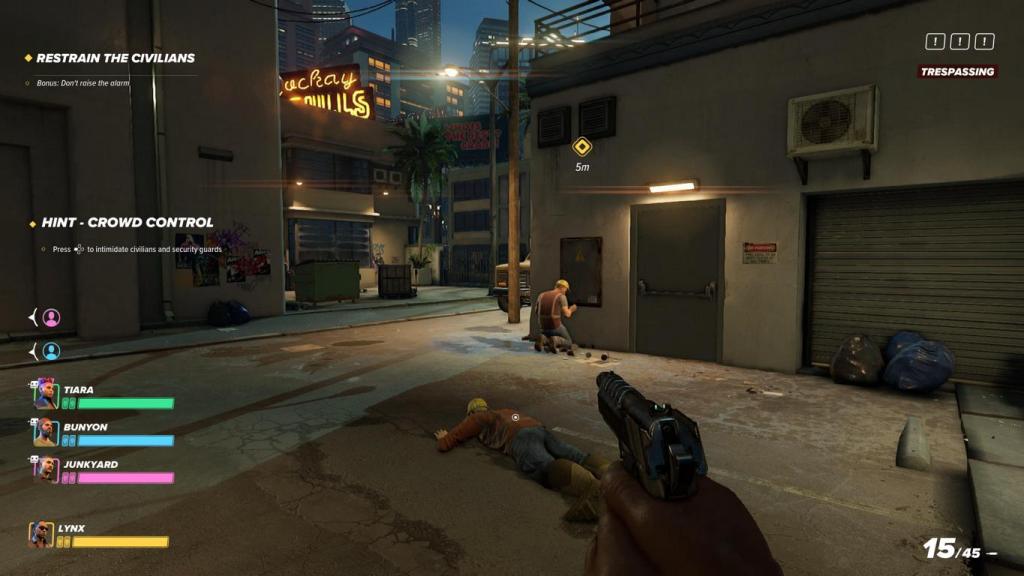
Task: Select the pink player indicator icon
Action: (51, 318)
